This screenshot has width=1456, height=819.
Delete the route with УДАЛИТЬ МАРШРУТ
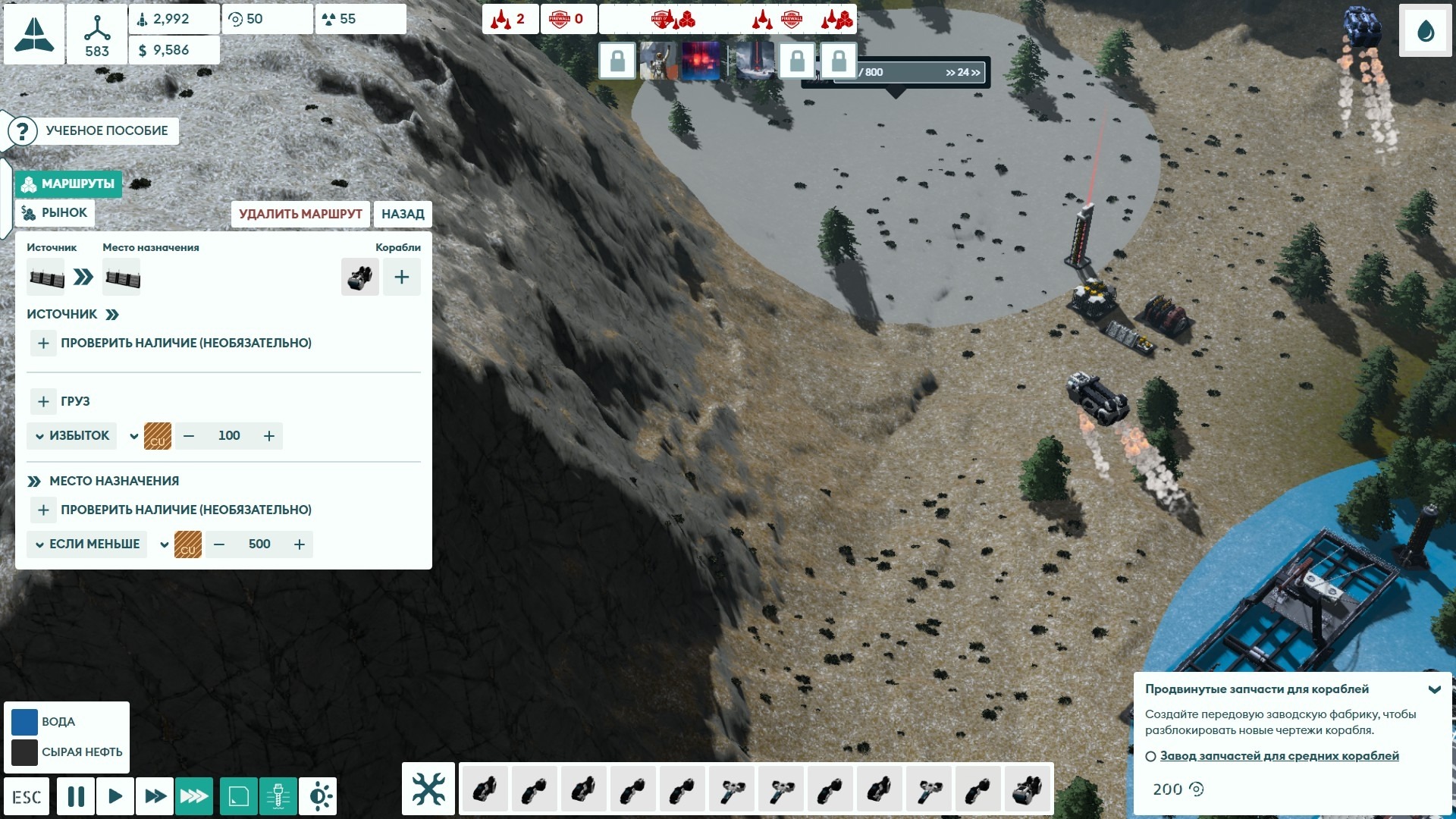pyautogui.click(x=300, y=214)
